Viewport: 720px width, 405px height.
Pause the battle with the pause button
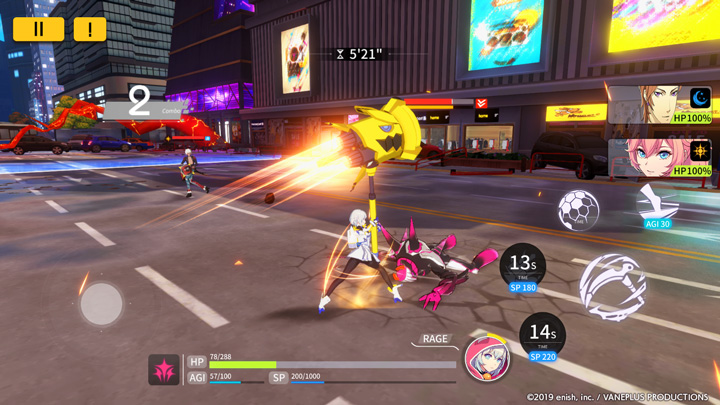[x=39, y=29]
